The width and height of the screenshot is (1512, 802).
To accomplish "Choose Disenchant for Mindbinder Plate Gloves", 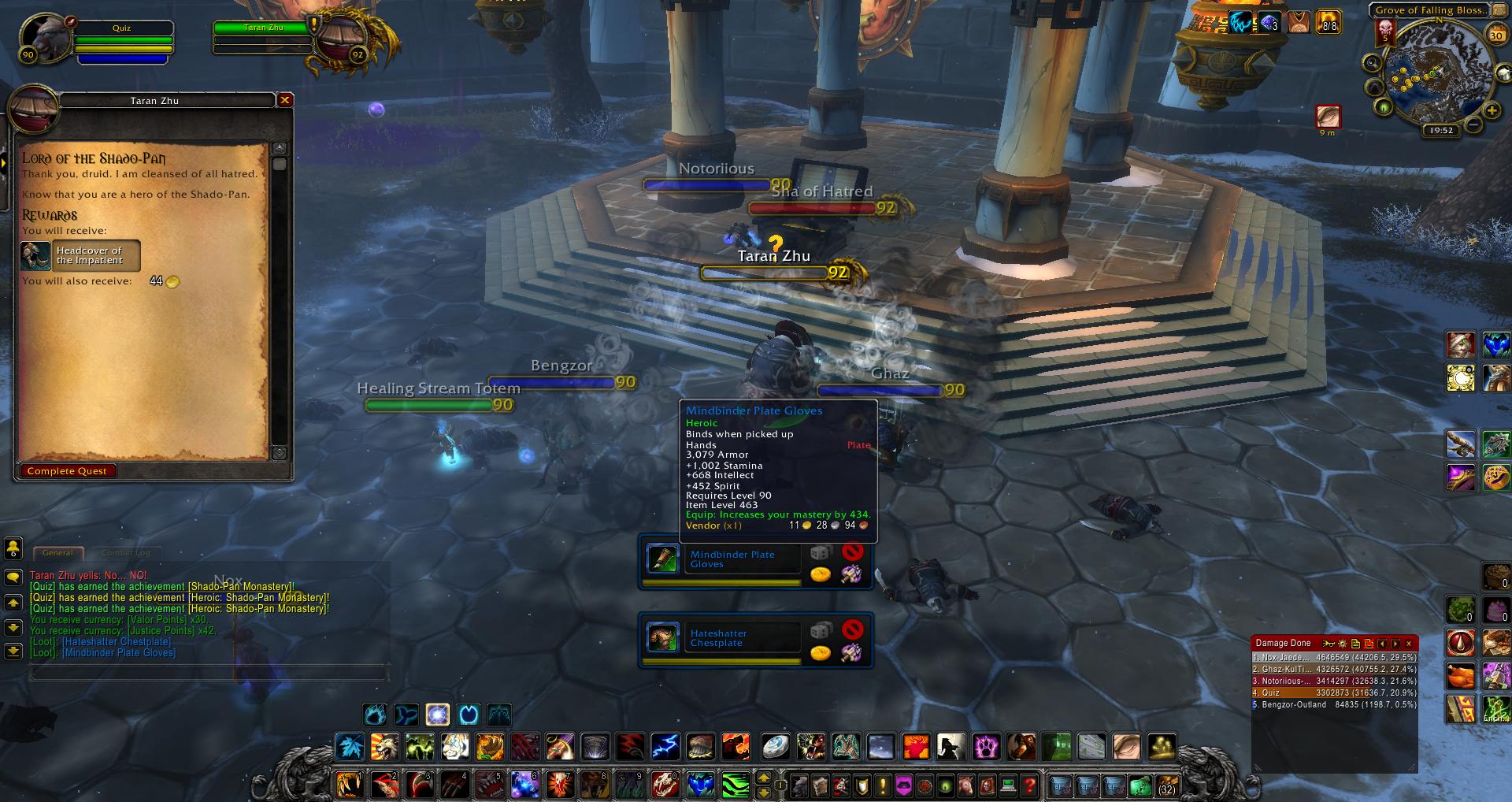I will (850, 575).
